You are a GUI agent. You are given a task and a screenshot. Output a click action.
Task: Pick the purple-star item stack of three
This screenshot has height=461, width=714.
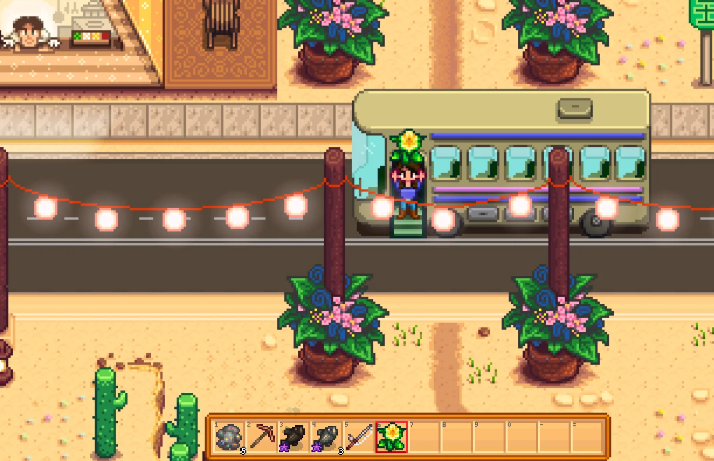pos(326,436)
